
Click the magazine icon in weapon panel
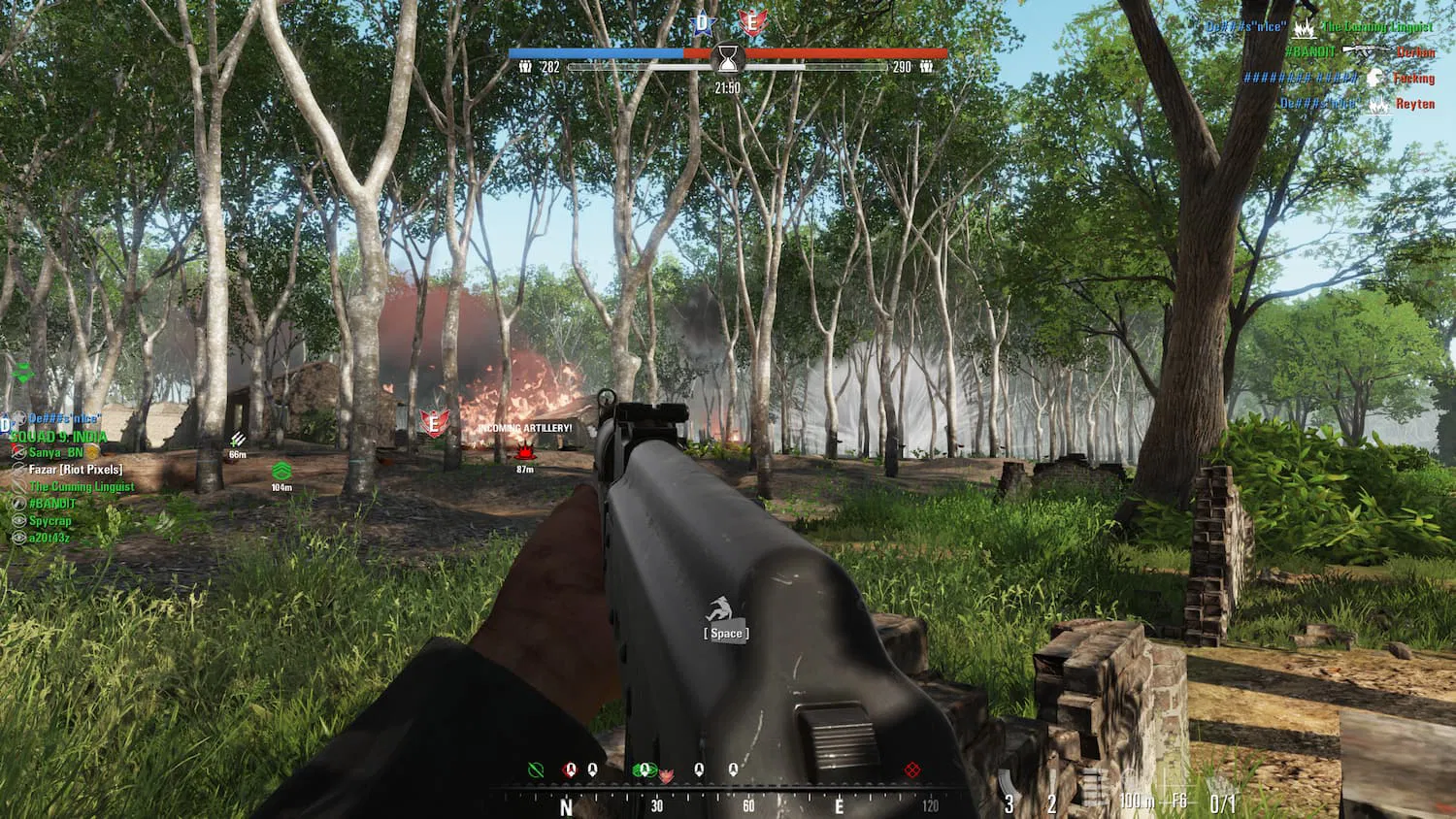click(1094, 788)
